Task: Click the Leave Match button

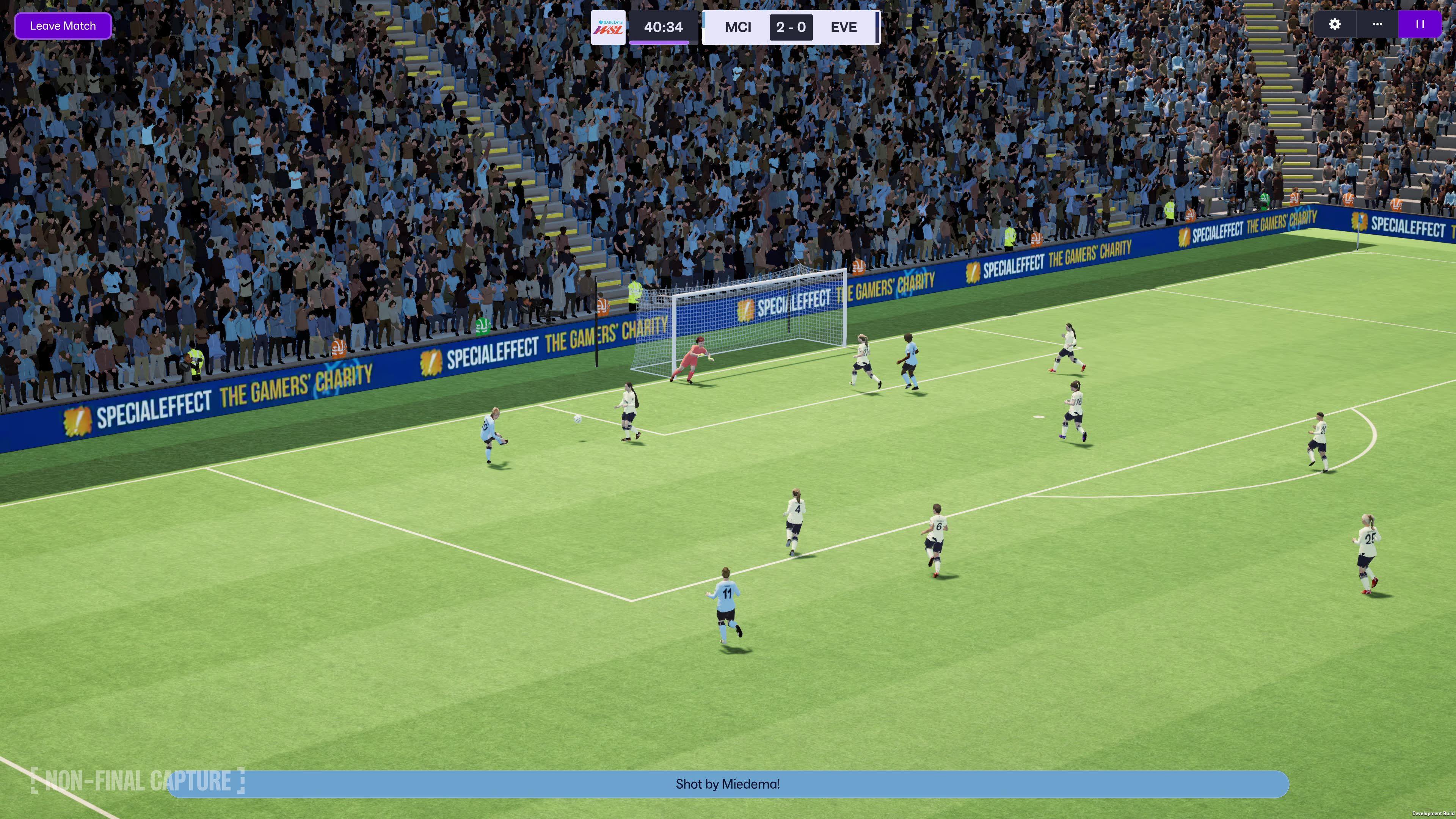Action: [x=63, y=25]
